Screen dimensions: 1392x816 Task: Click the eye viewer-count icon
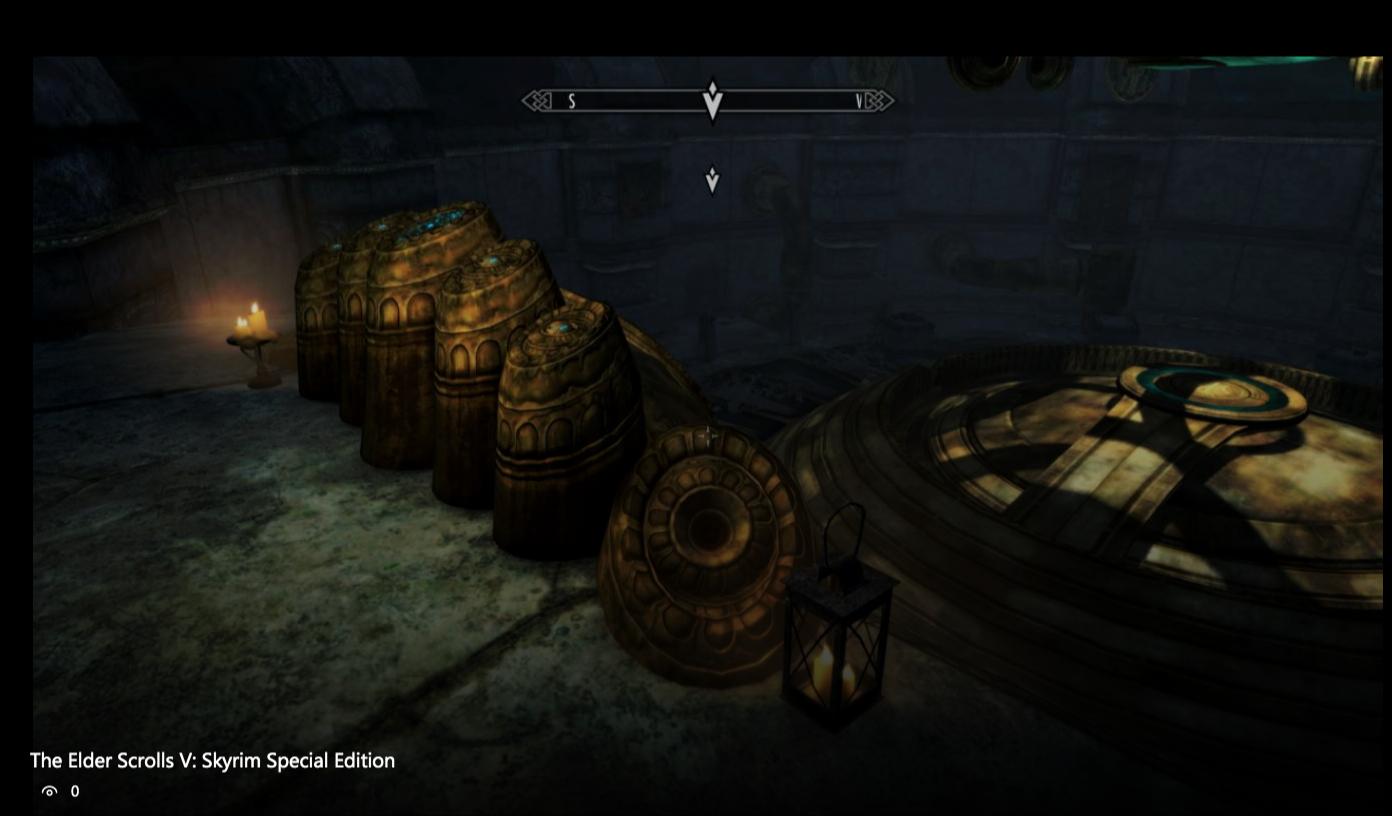pos(49,792)
